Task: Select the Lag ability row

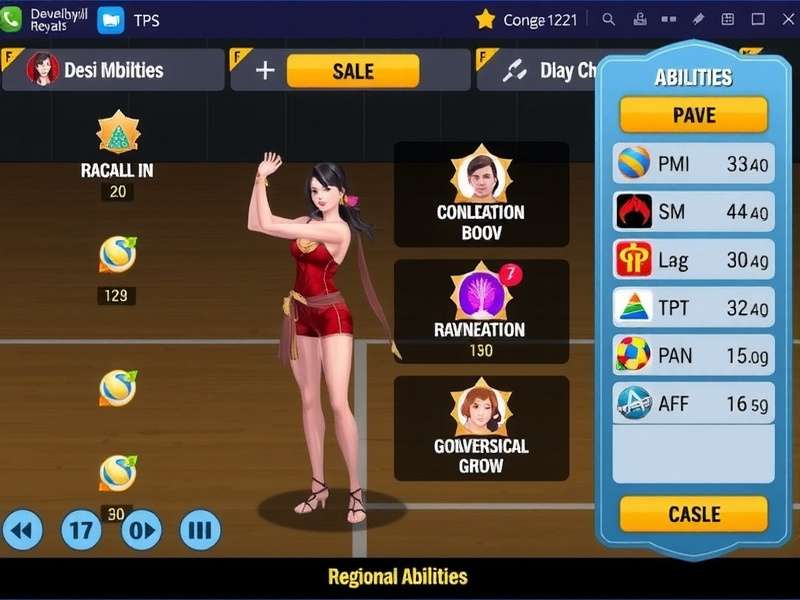Action: (693, 260)
